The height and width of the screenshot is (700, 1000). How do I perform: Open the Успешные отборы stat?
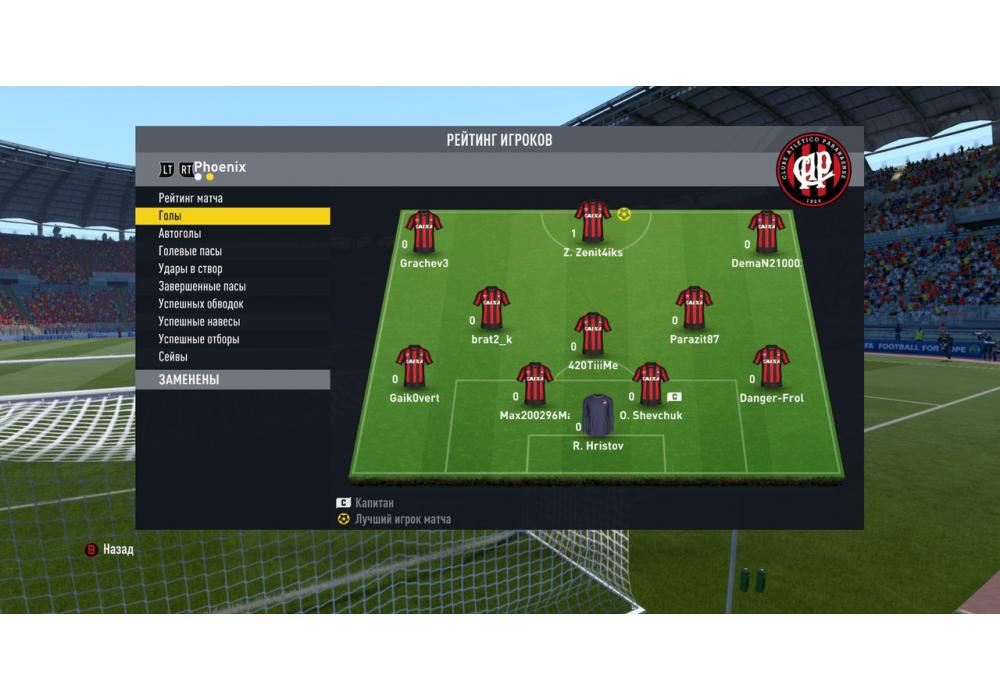(x=198, y=339)
